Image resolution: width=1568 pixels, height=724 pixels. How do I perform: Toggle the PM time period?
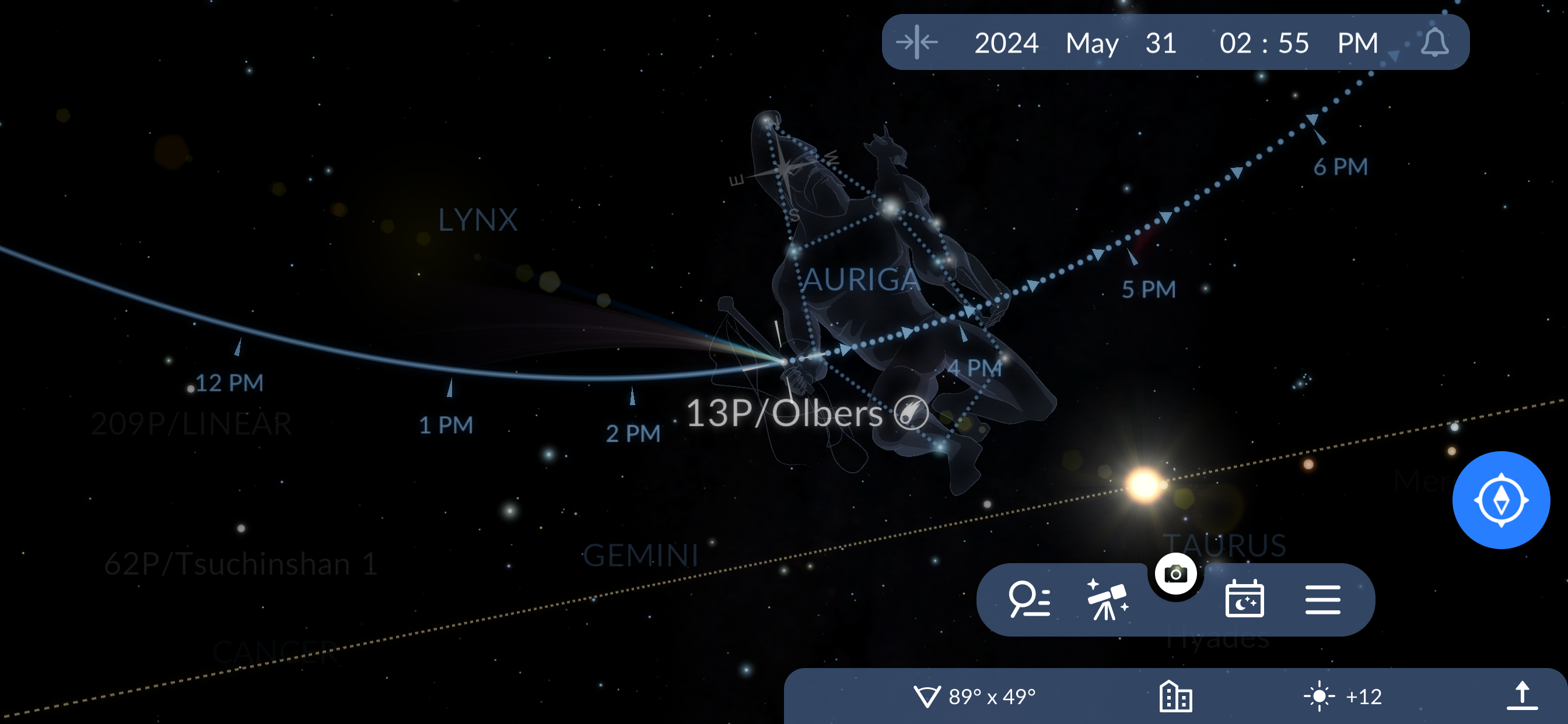coord(1357,43)
